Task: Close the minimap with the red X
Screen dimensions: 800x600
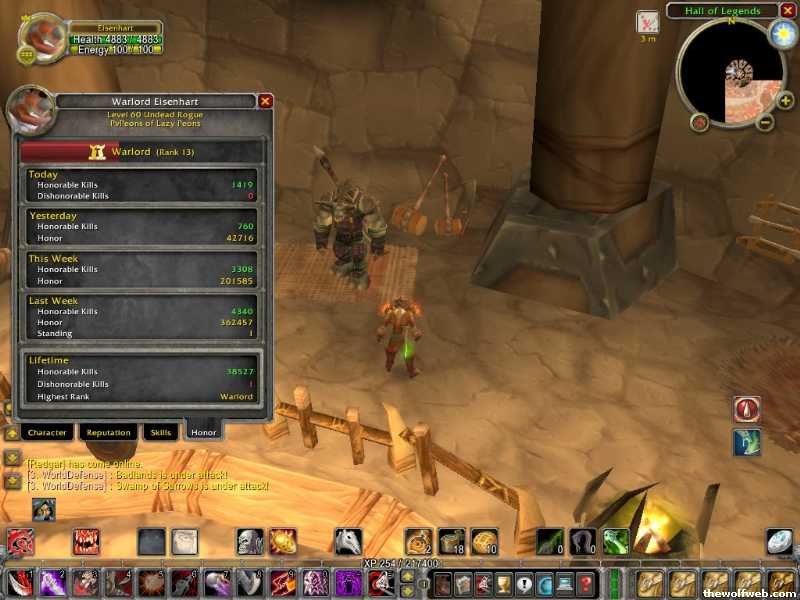Action: [x=787, y=11]
